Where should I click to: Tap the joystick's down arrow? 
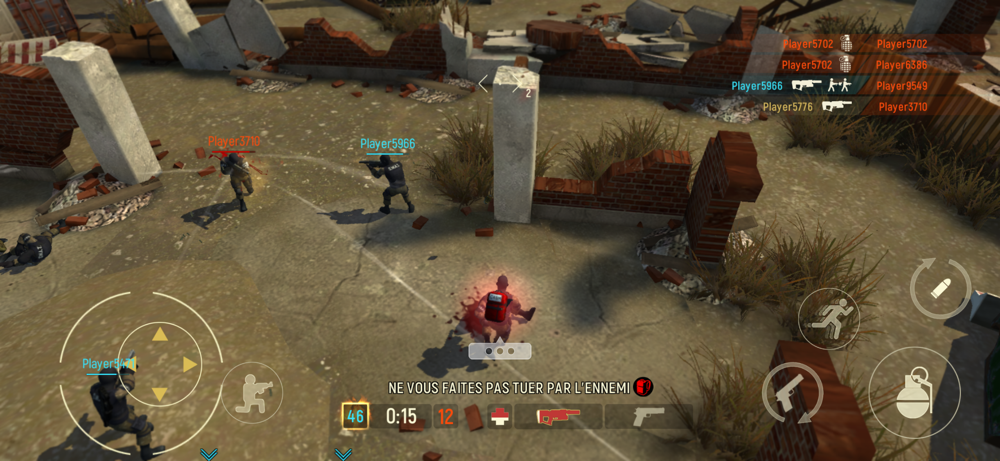(x=159, y=395)
